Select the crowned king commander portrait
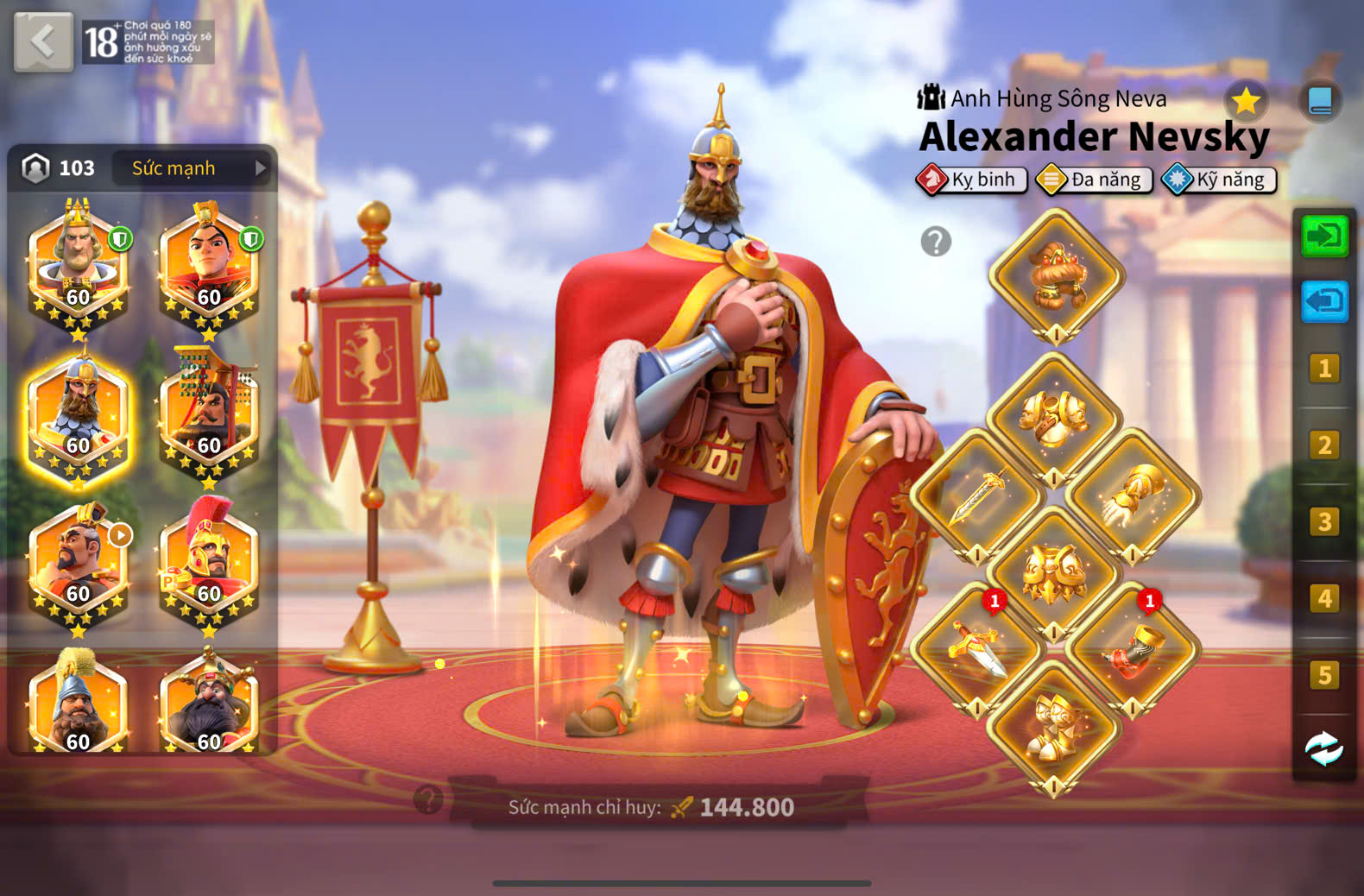 coord(78,263)
